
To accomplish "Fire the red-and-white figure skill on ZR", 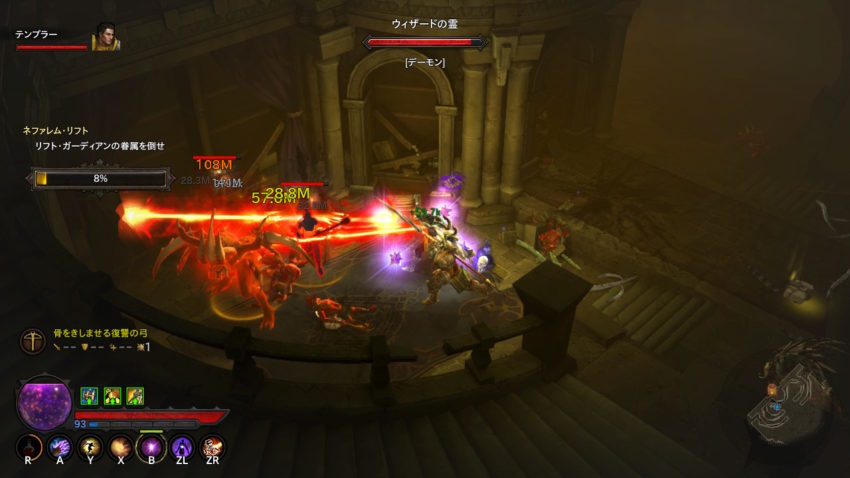I will tap(212, 446).
